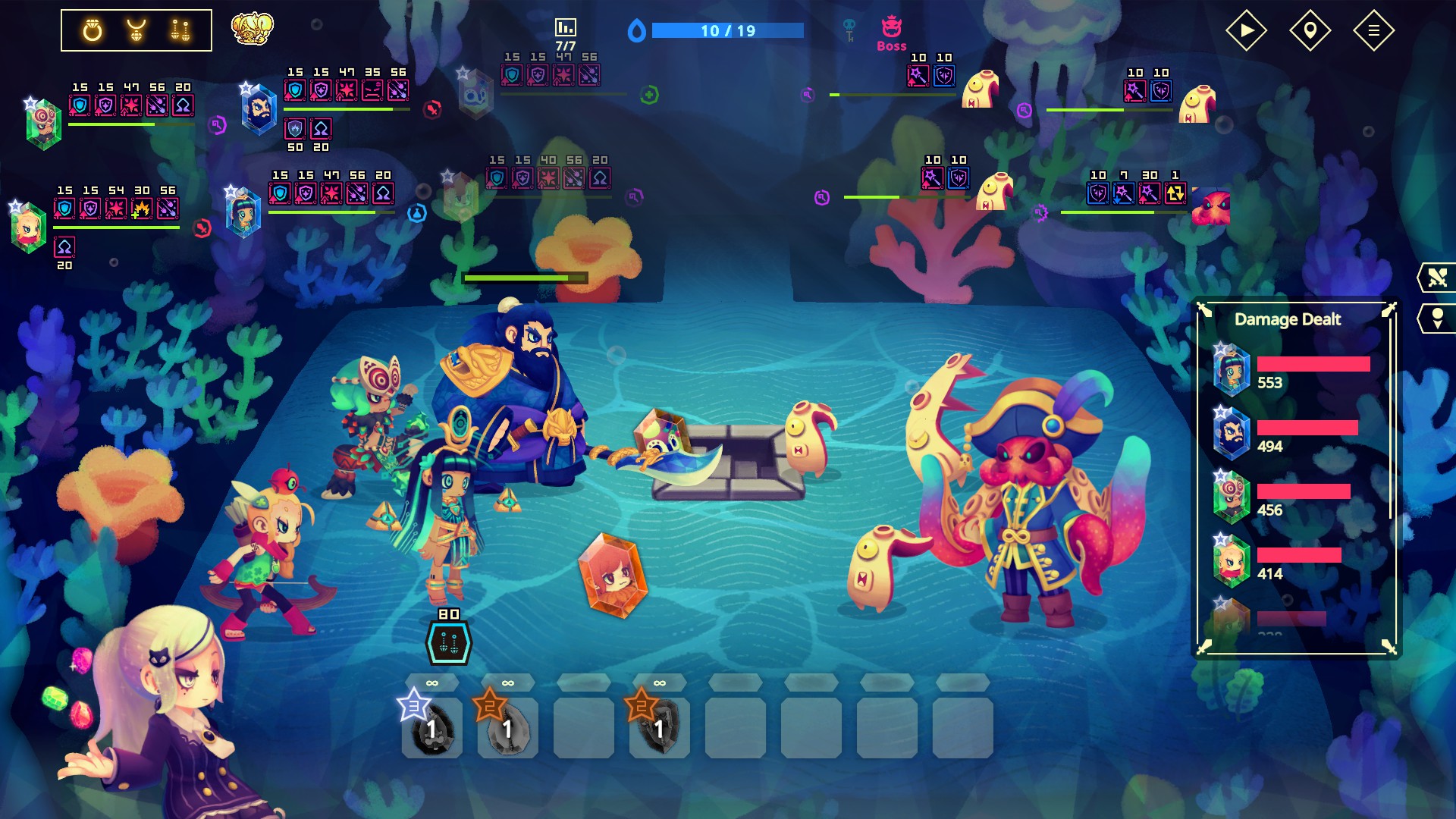Select the green-haired masked hero portrait
This screenshot has width=1456, height=819.
43,124
